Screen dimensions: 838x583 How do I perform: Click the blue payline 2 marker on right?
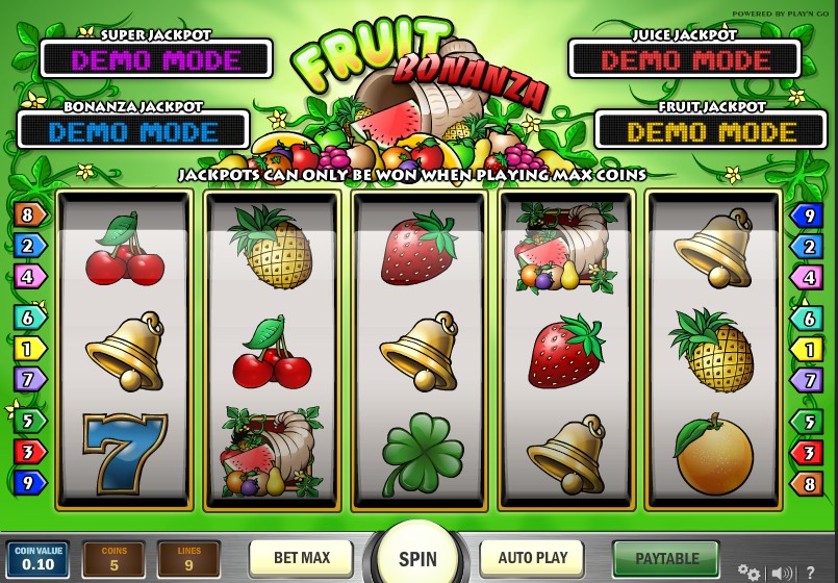pos(806,245)
